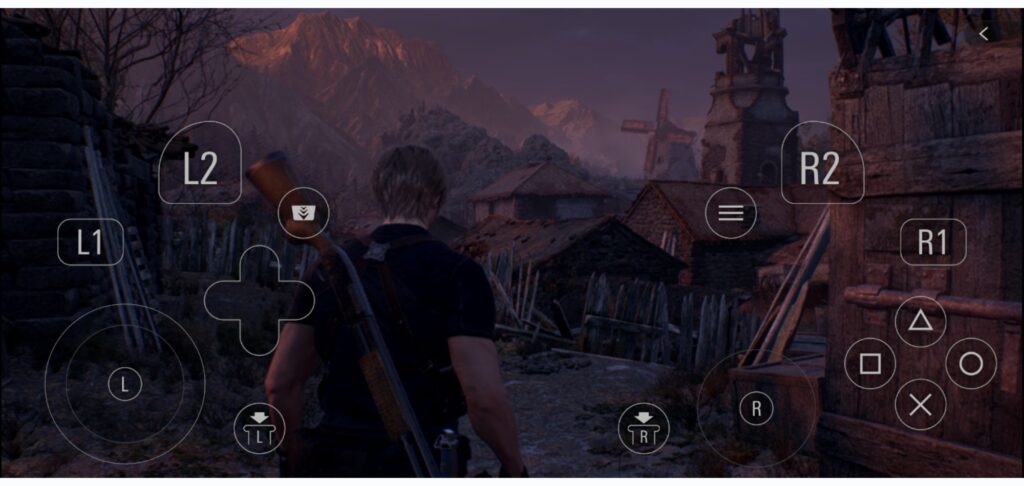Tap the right stick click (R3) button

click(x=644, y=429)
